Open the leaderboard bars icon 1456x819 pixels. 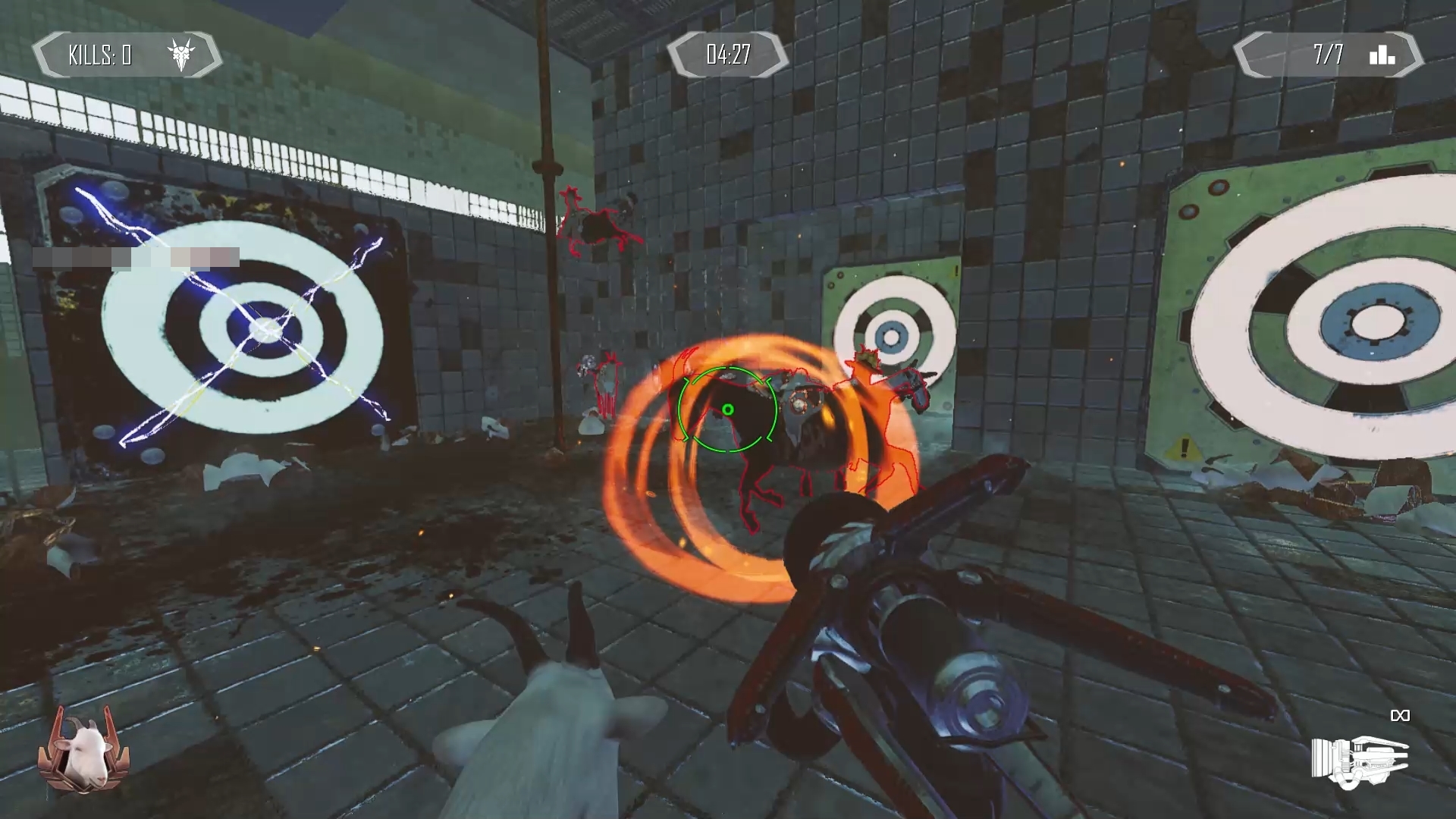(1382, 55)
